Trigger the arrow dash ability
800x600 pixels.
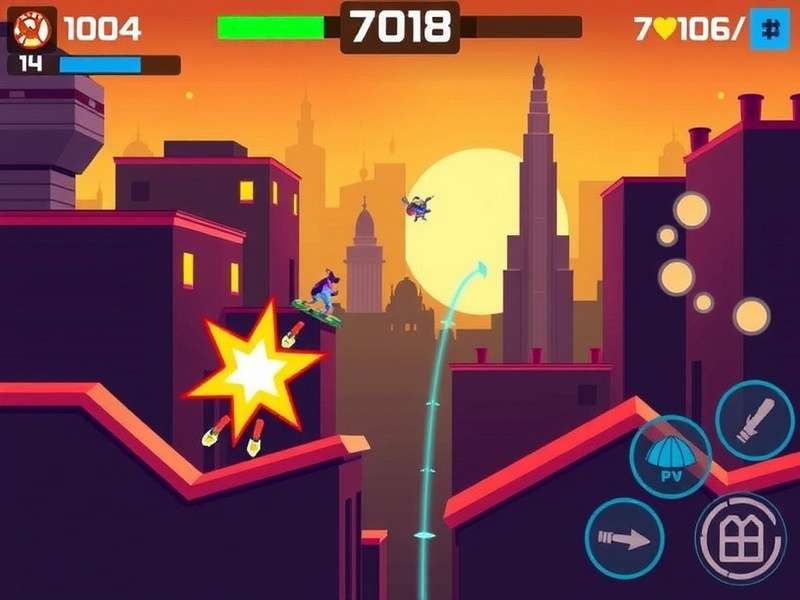[624, 538]
